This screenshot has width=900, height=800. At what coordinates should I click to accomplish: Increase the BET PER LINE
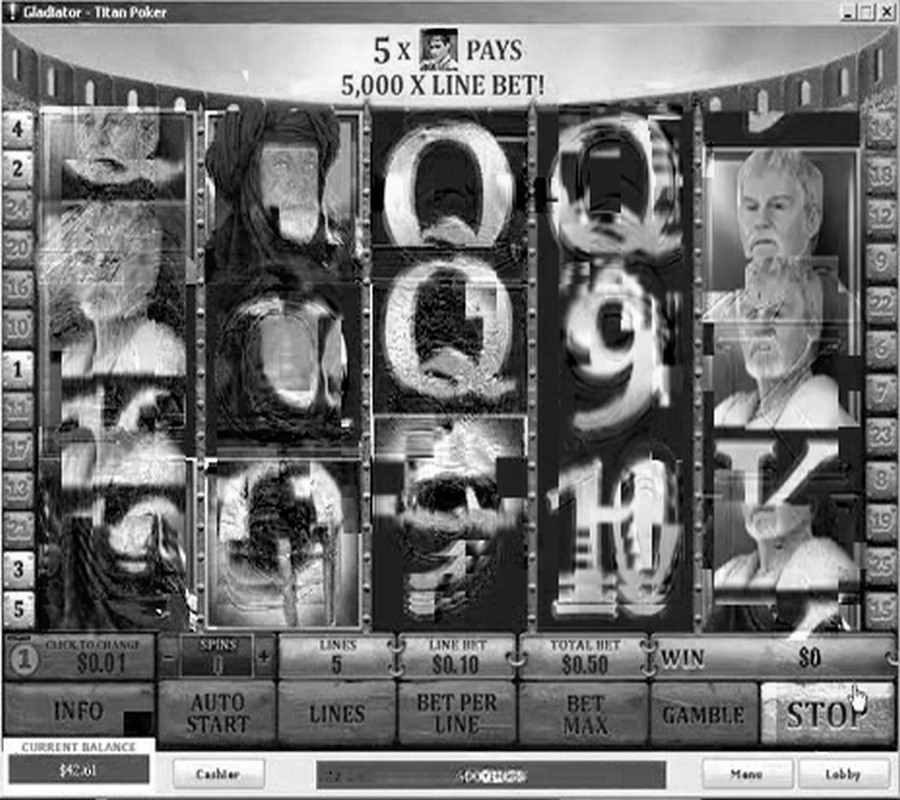tap(456, 714)
